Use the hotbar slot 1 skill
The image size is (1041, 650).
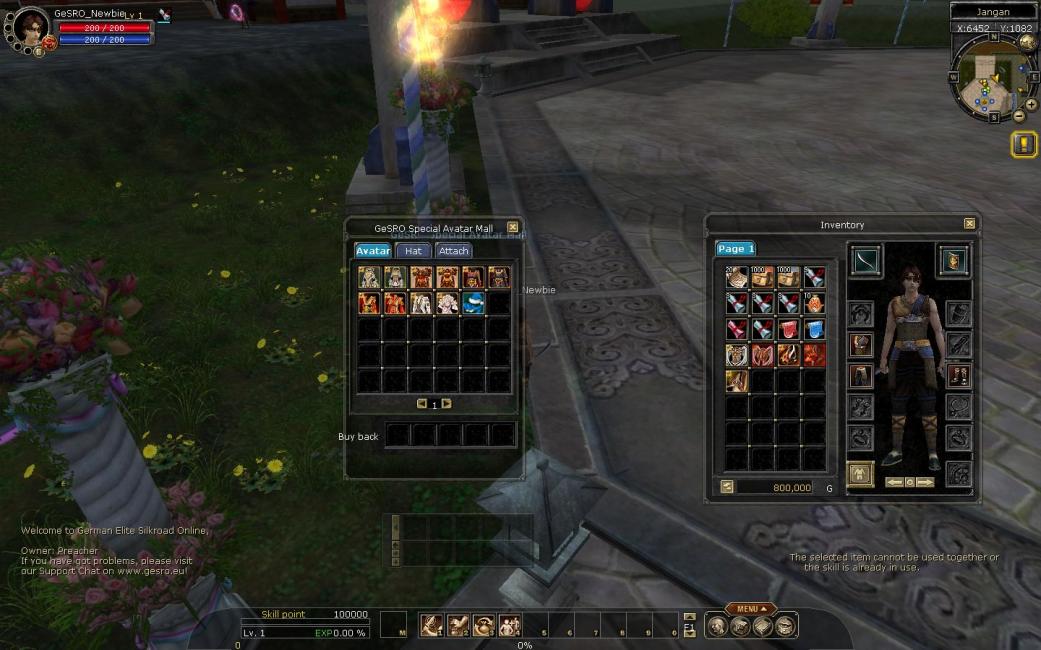point(432,625)
